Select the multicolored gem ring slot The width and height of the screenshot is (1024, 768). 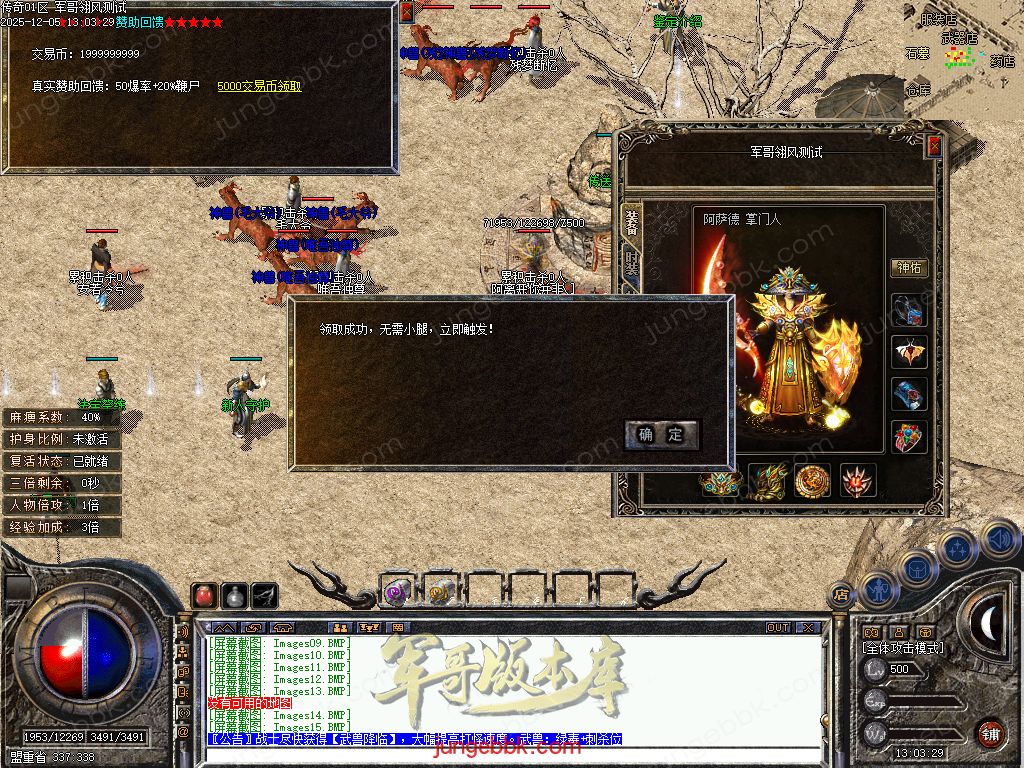[910, 437]
